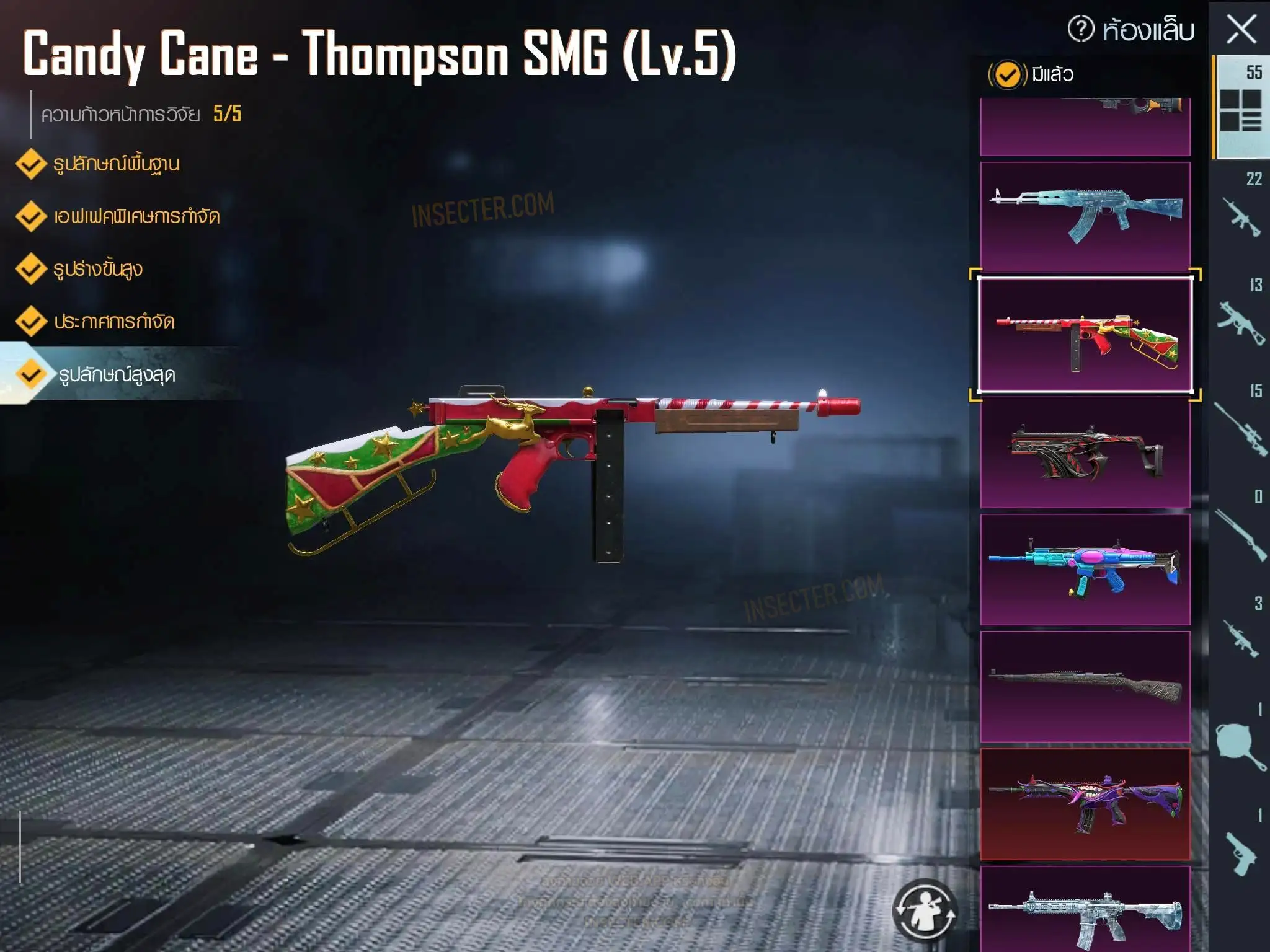Pick the black and red SMG skin thumbnail
This screenshot has height=952, width=1270.
(1085, 452)
